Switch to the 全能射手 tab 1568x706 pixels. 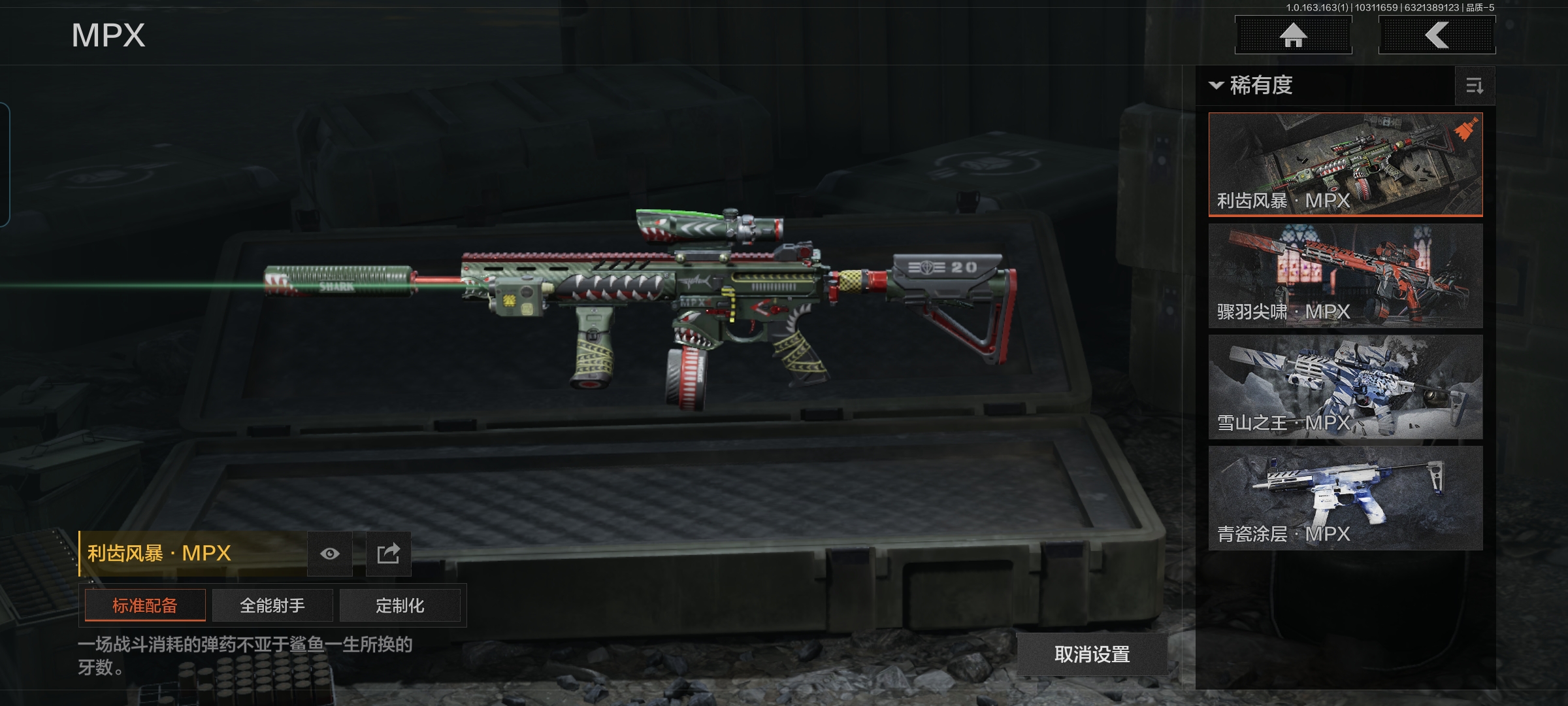[272, 605]
